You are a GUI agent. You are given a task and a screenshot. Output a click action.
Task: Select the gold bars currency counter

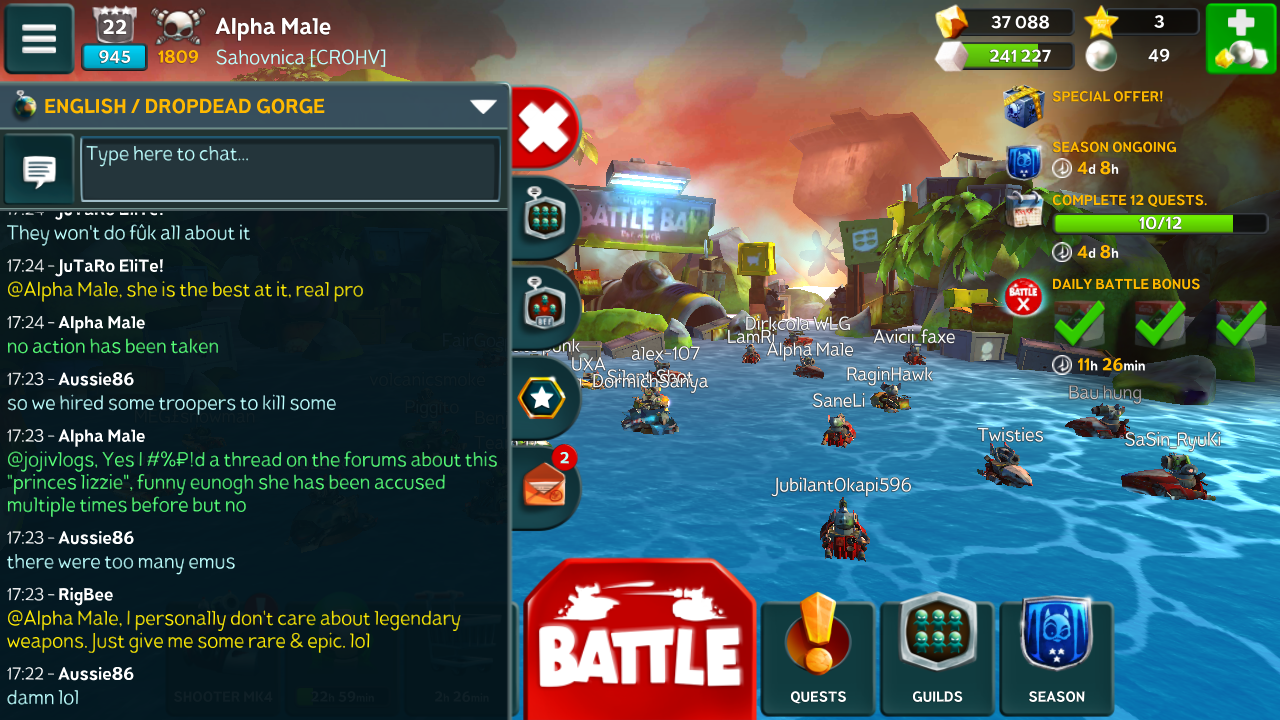tap(1005, 22)
